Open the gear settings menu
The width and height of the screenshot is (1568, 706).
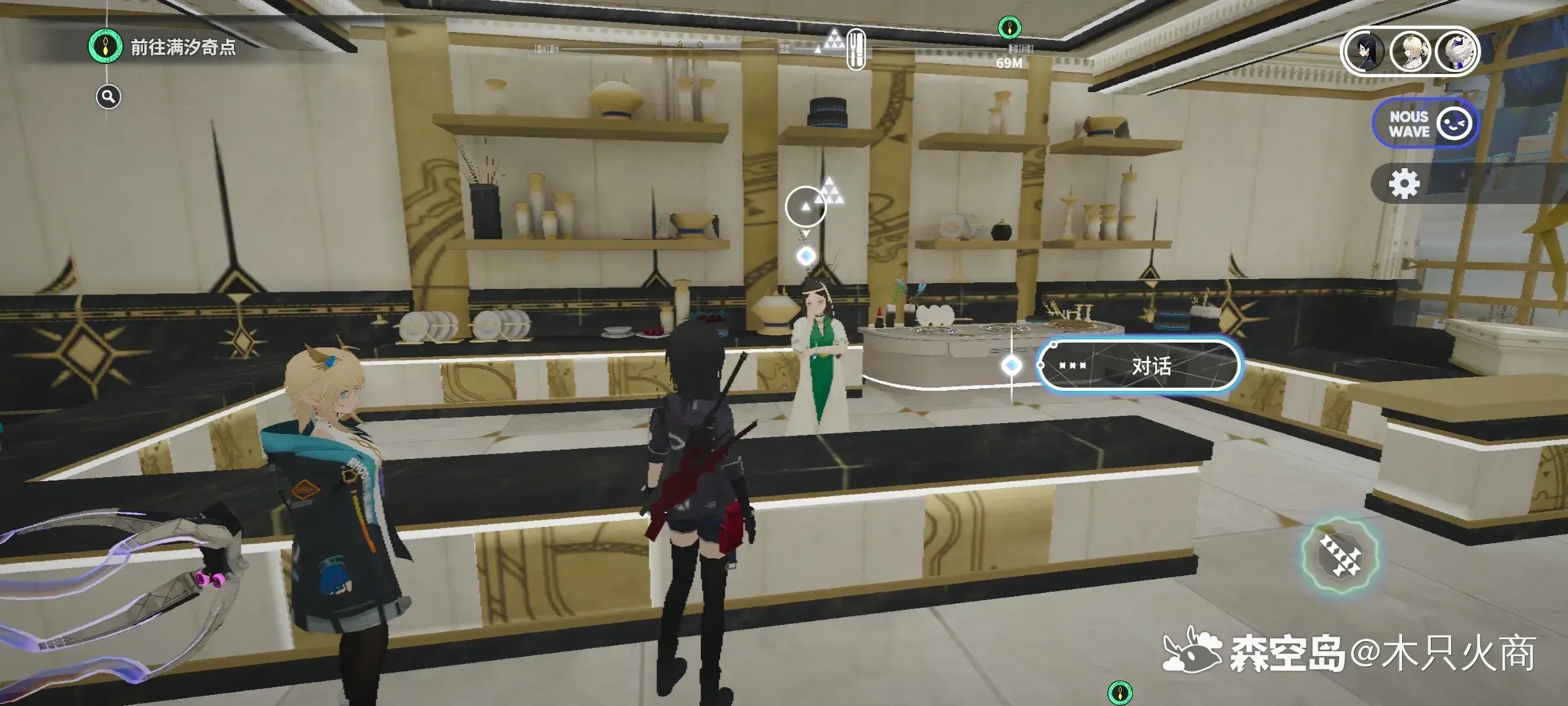(x=1403, y=184)
